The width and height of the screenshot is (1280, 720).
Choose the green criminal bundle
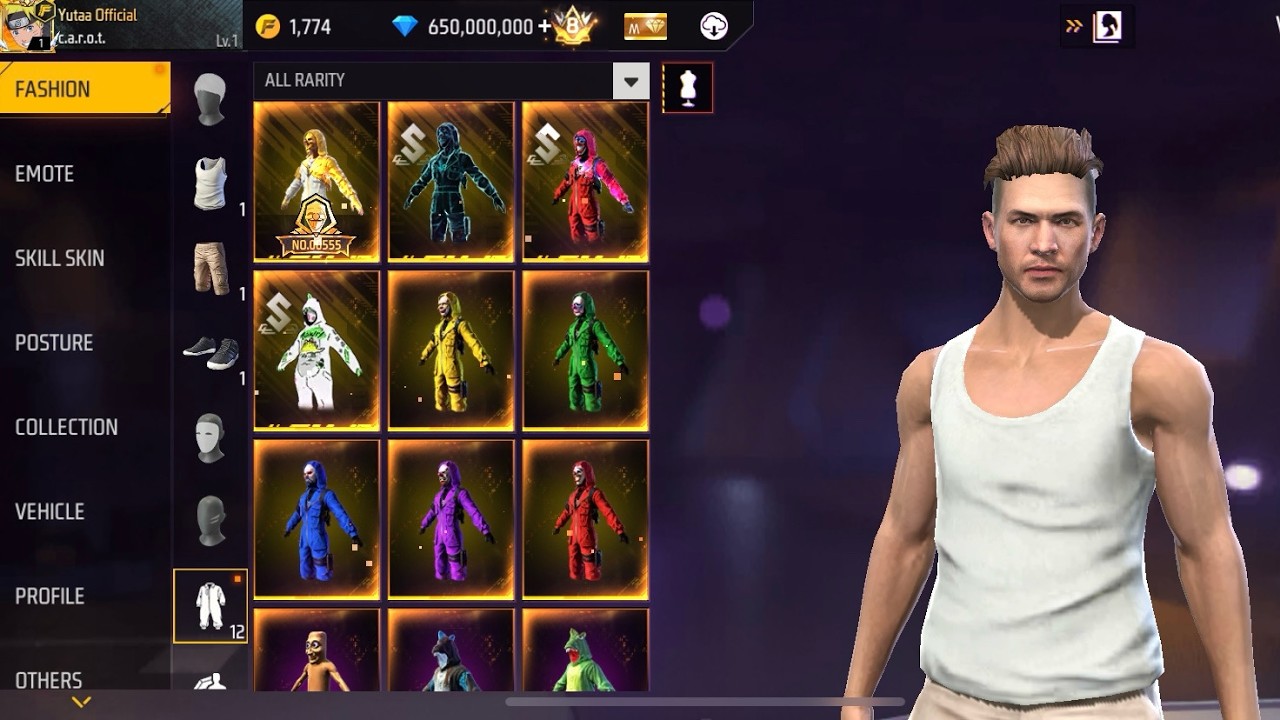[x=585, y=351]
